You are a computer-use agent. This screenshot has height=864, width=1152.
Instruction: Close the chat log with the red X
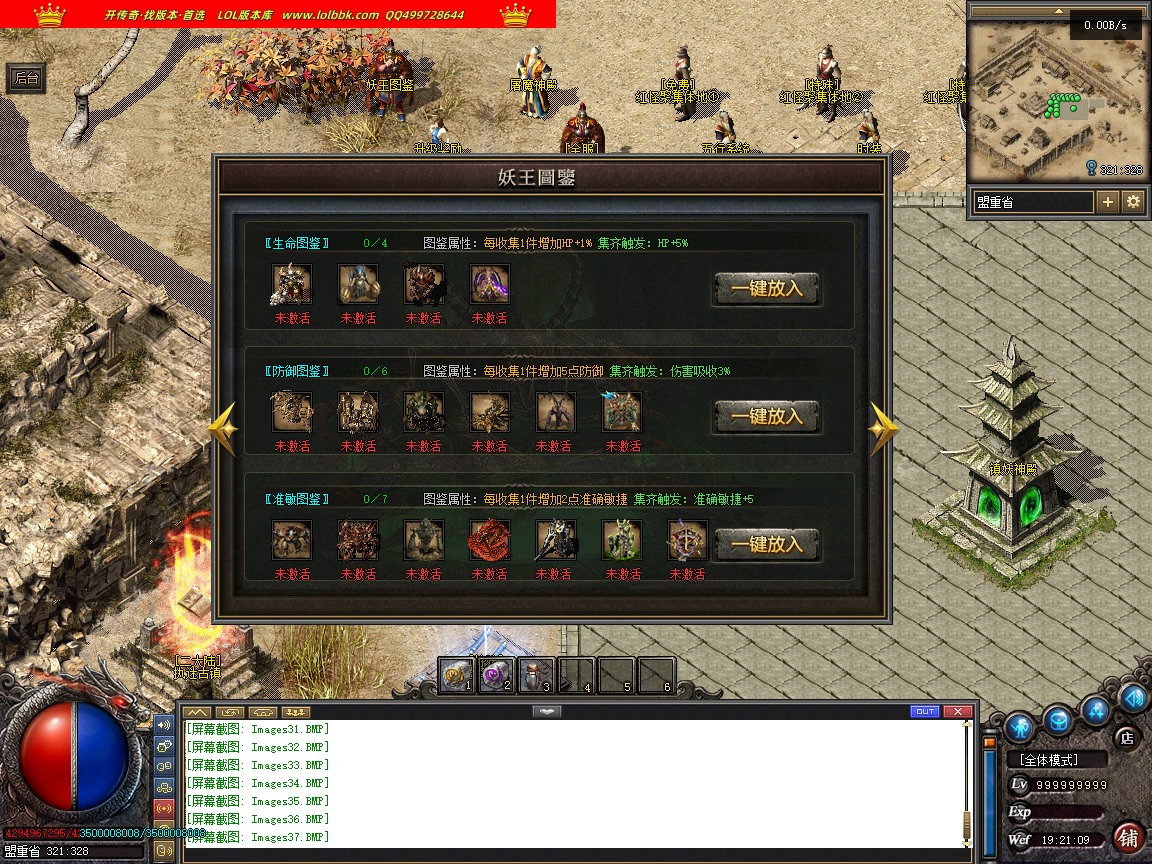coord(958,711)
